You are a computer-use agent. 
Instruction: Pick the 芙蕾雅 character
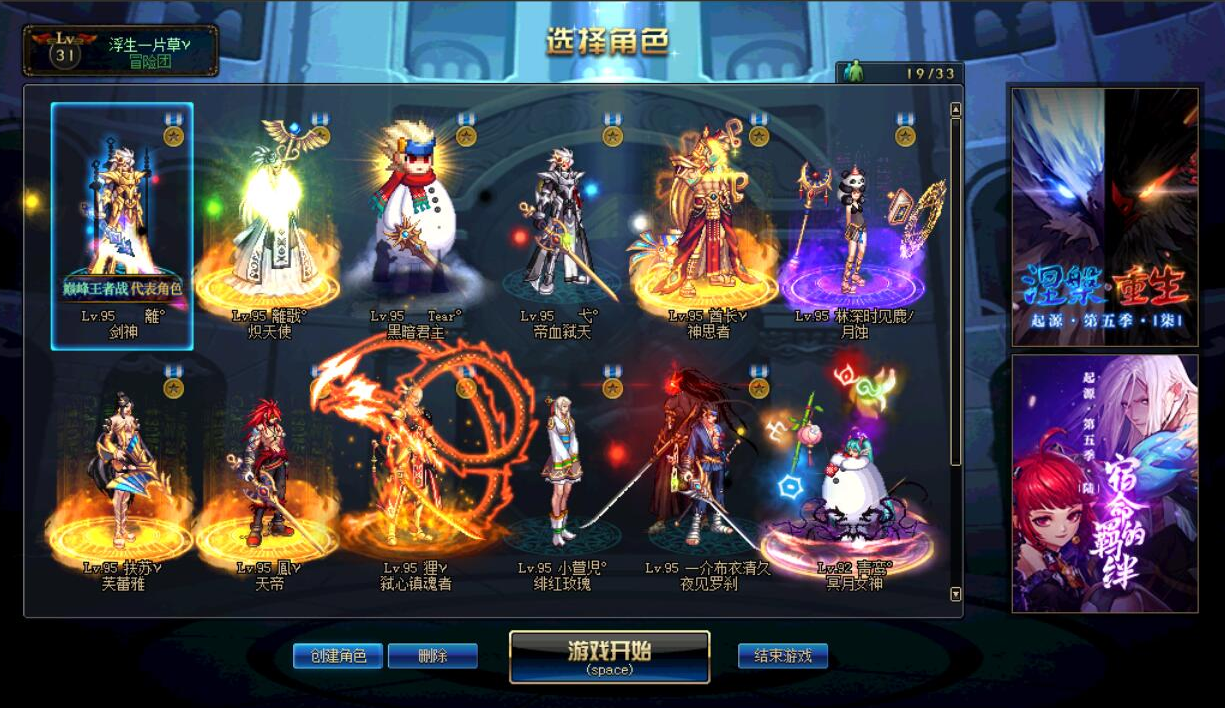pos(122,478)
